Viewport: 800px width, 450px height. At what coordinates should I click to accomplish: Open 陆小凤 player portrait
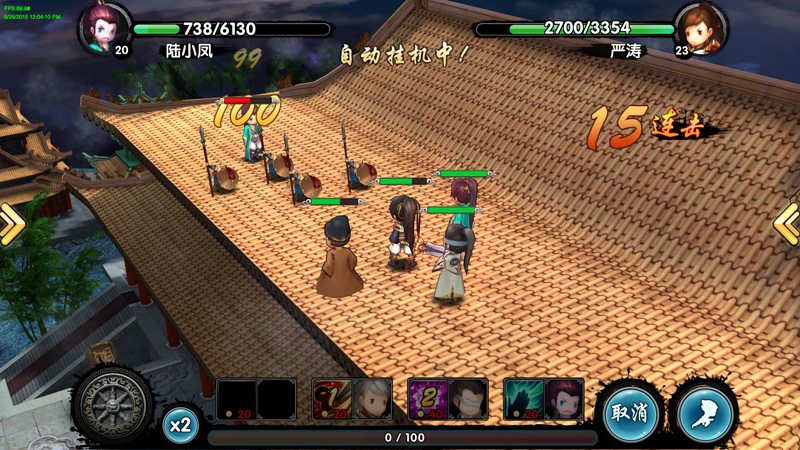coord(106,27)
